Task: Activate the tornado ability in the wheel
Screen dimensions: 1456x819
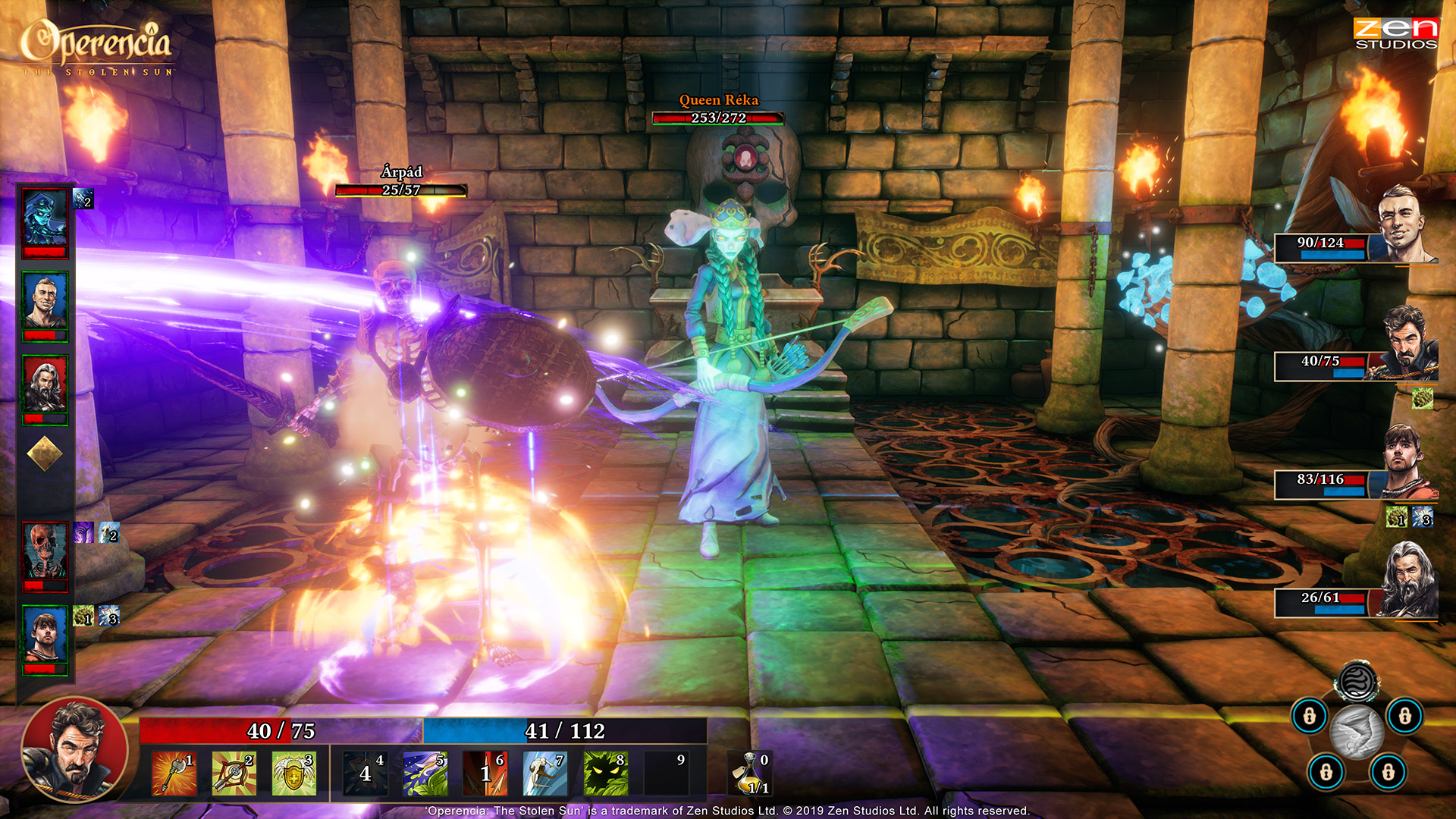Action: [x=1357, y=731]
